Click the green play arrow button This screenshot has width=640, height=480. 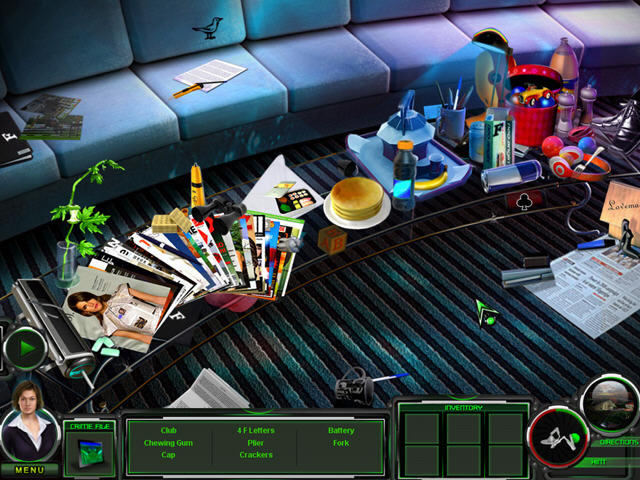pyautogui.click(x=24, y=348)
